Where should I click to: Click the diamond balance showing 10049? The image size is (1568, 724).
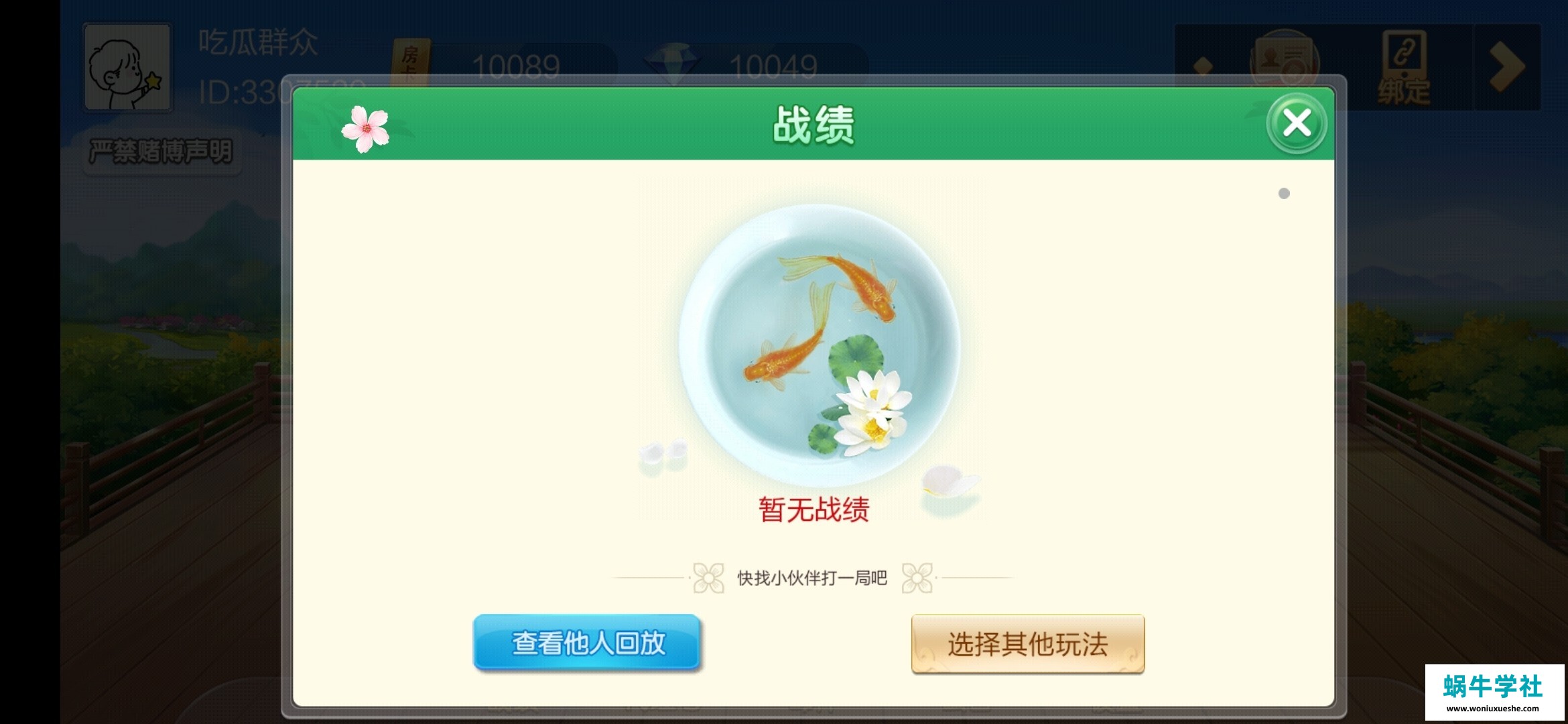[772, 67]
